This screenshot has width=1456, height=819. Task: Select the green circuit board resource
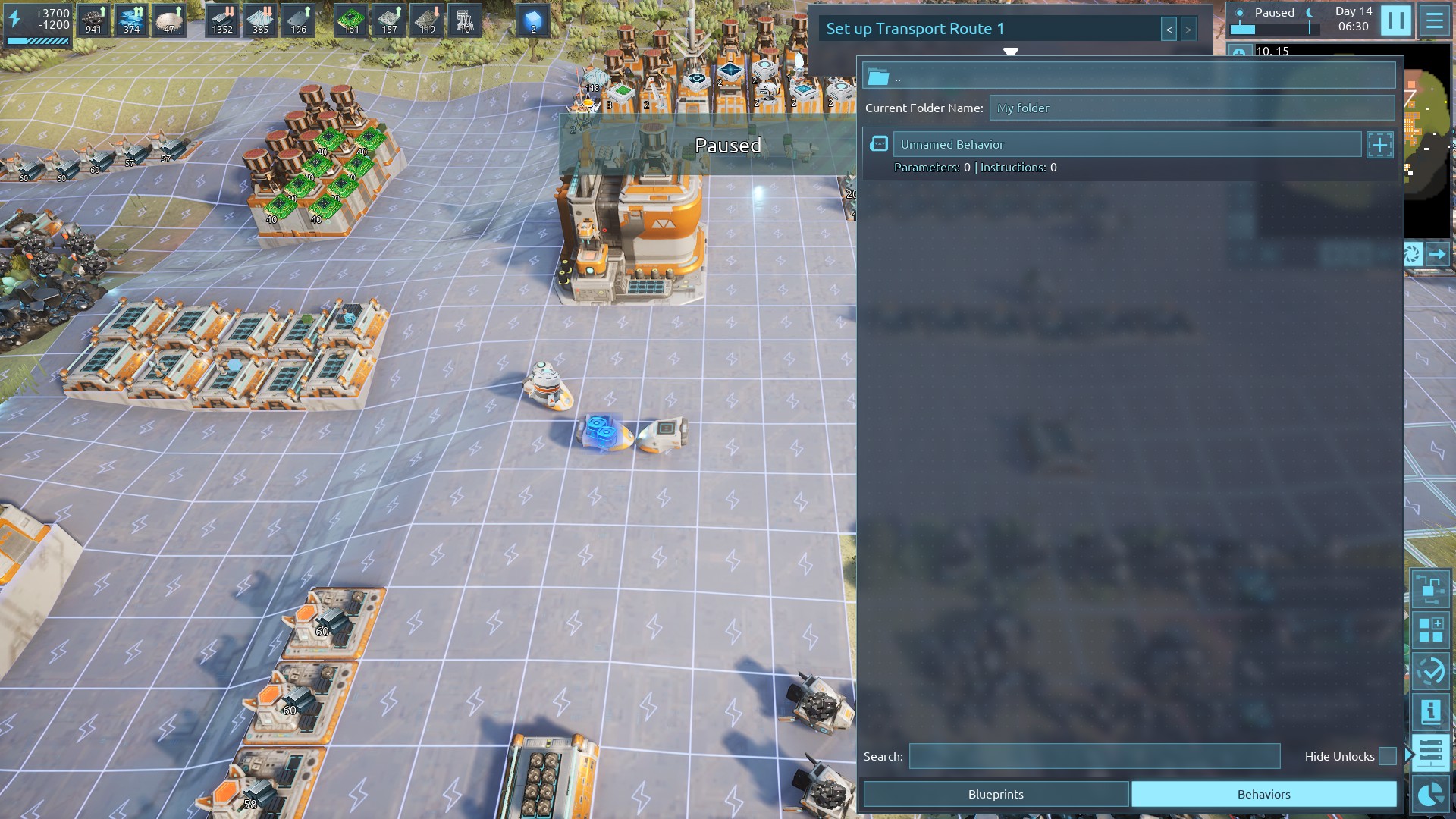[x=350, y=20]
